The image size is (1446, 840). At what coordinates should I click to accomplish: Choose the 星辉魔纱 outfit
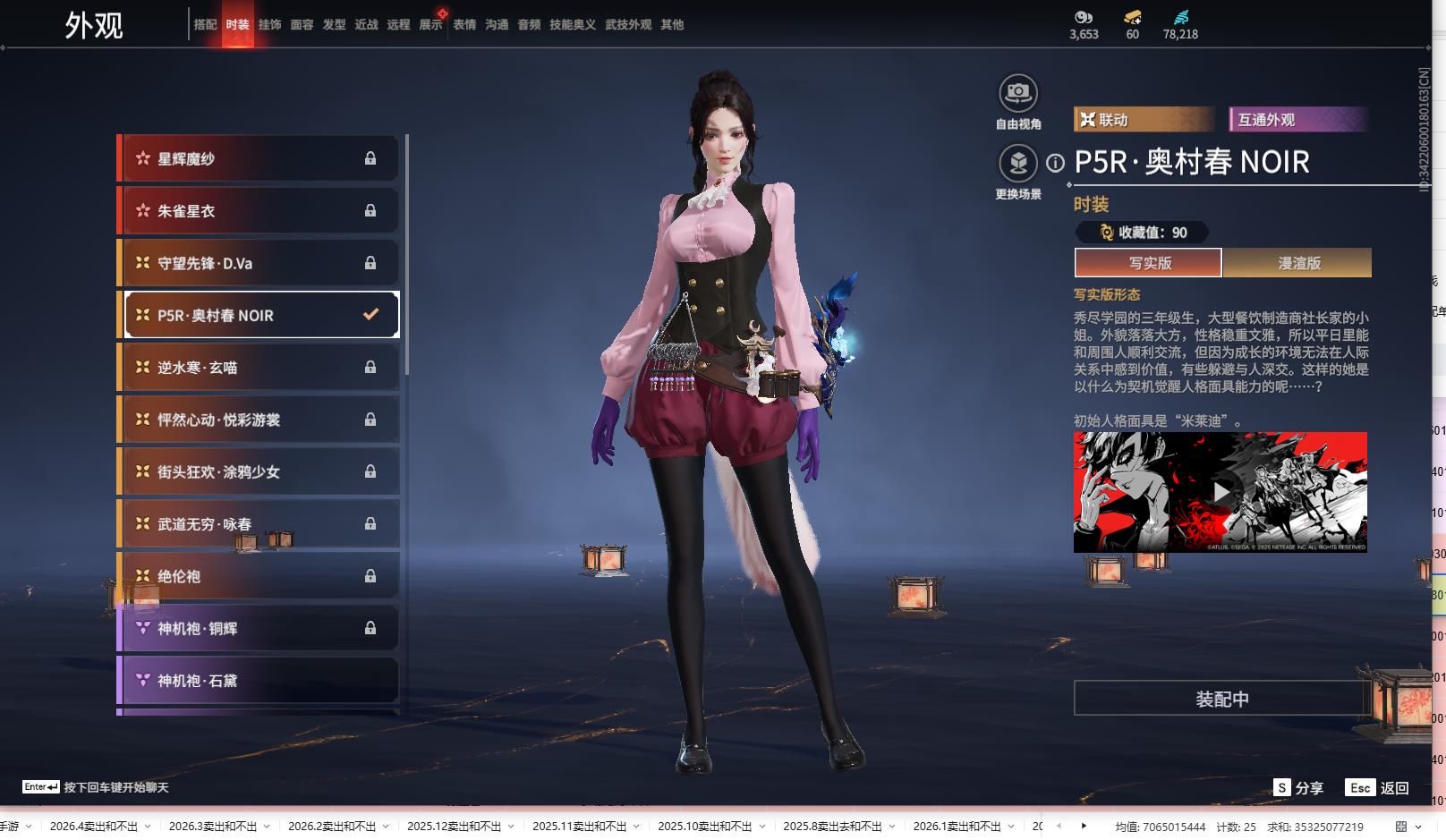pyautogui.click(x=259, y=159)
